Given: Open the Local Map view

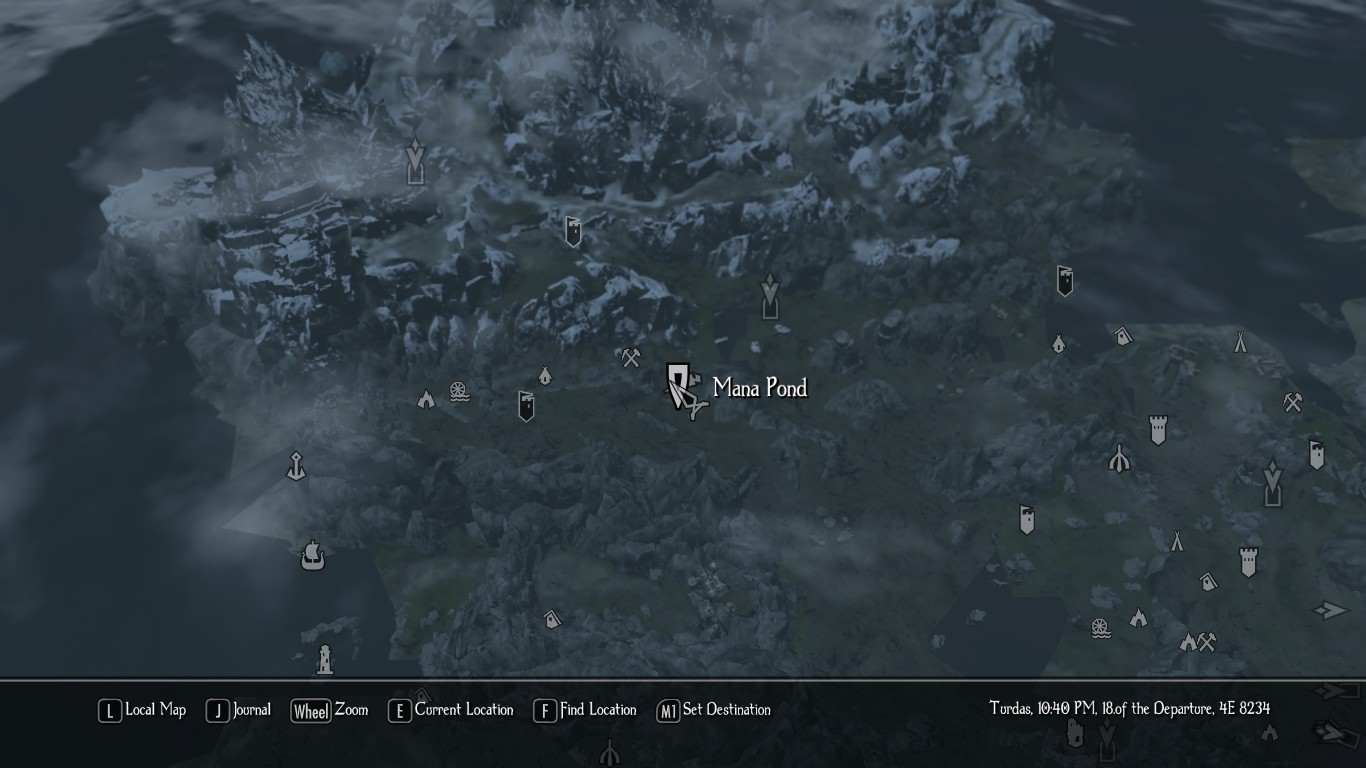Looking at the screenshot, I should 142,710.
